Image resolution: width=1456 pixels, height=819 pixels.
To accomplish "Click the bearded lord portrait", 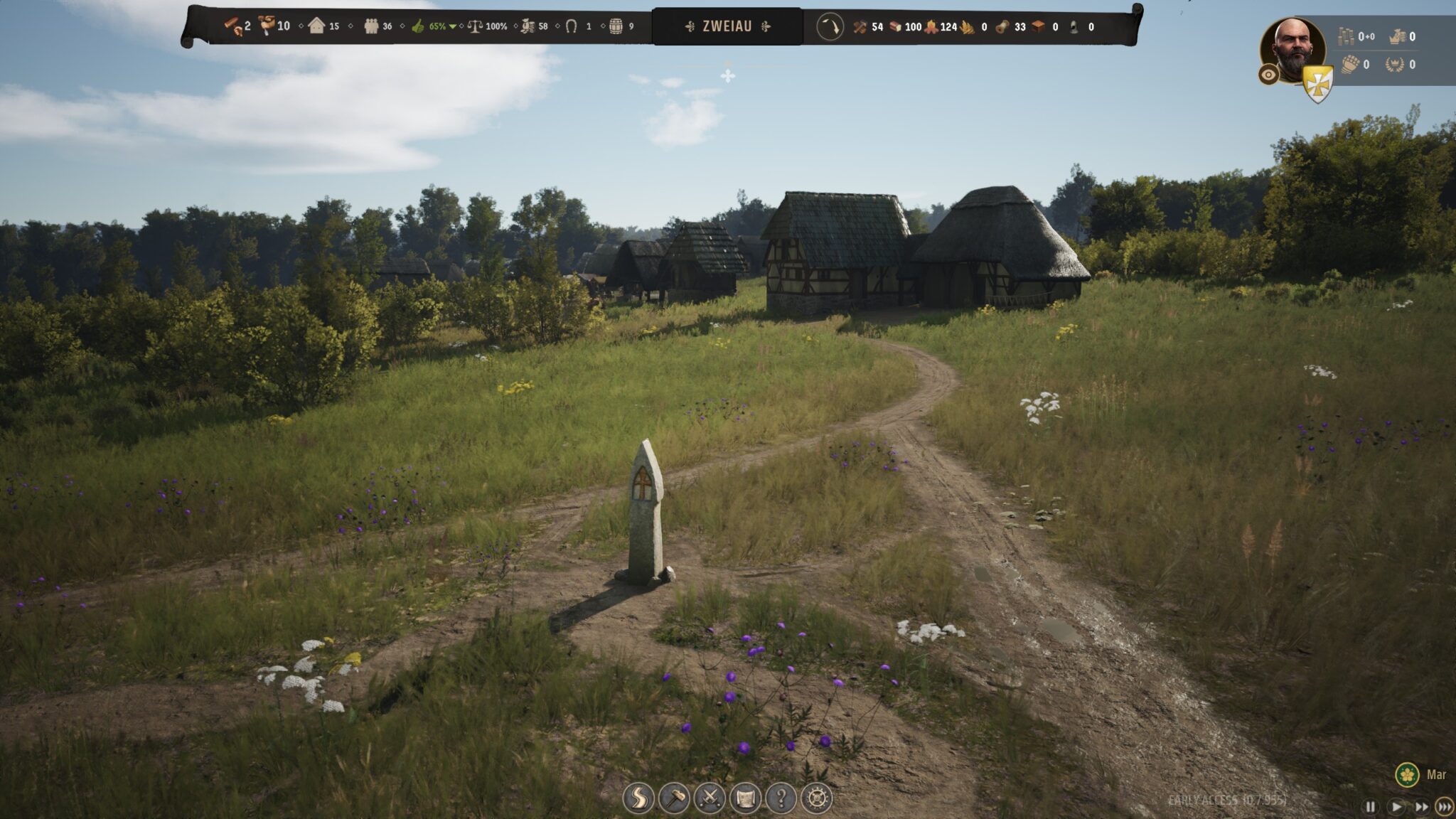I will coord(1292,50).
